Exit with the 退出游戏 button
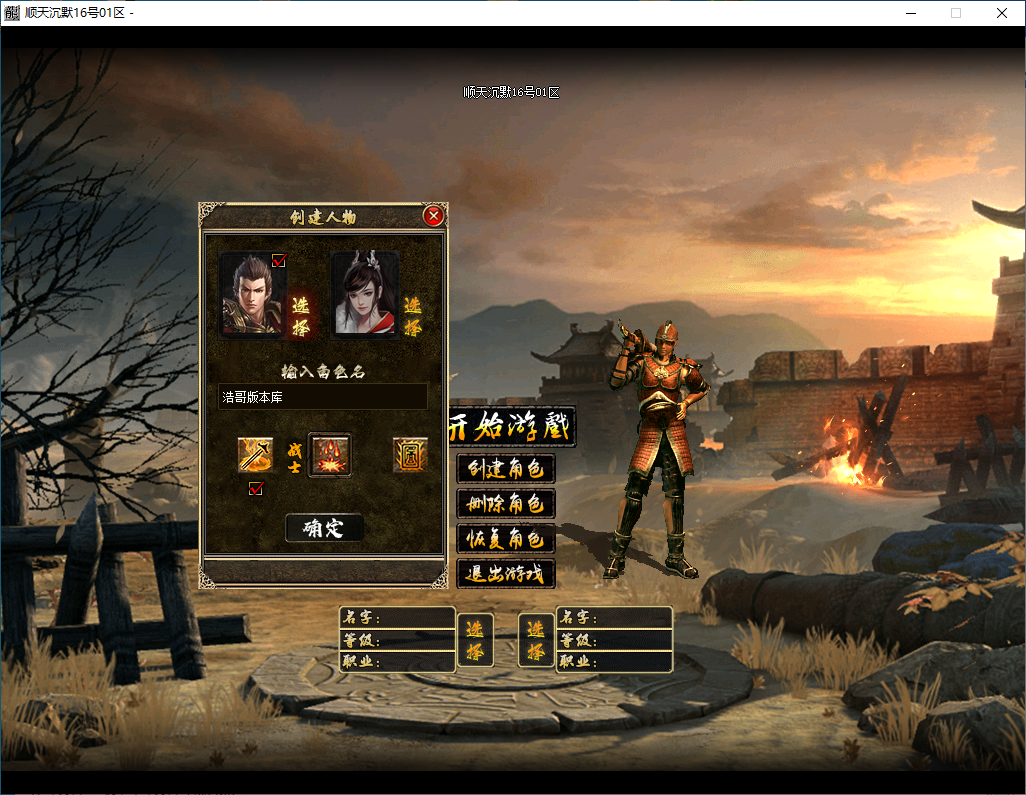The height and width of the screenshot is (795, 1026). pos(506,573)
